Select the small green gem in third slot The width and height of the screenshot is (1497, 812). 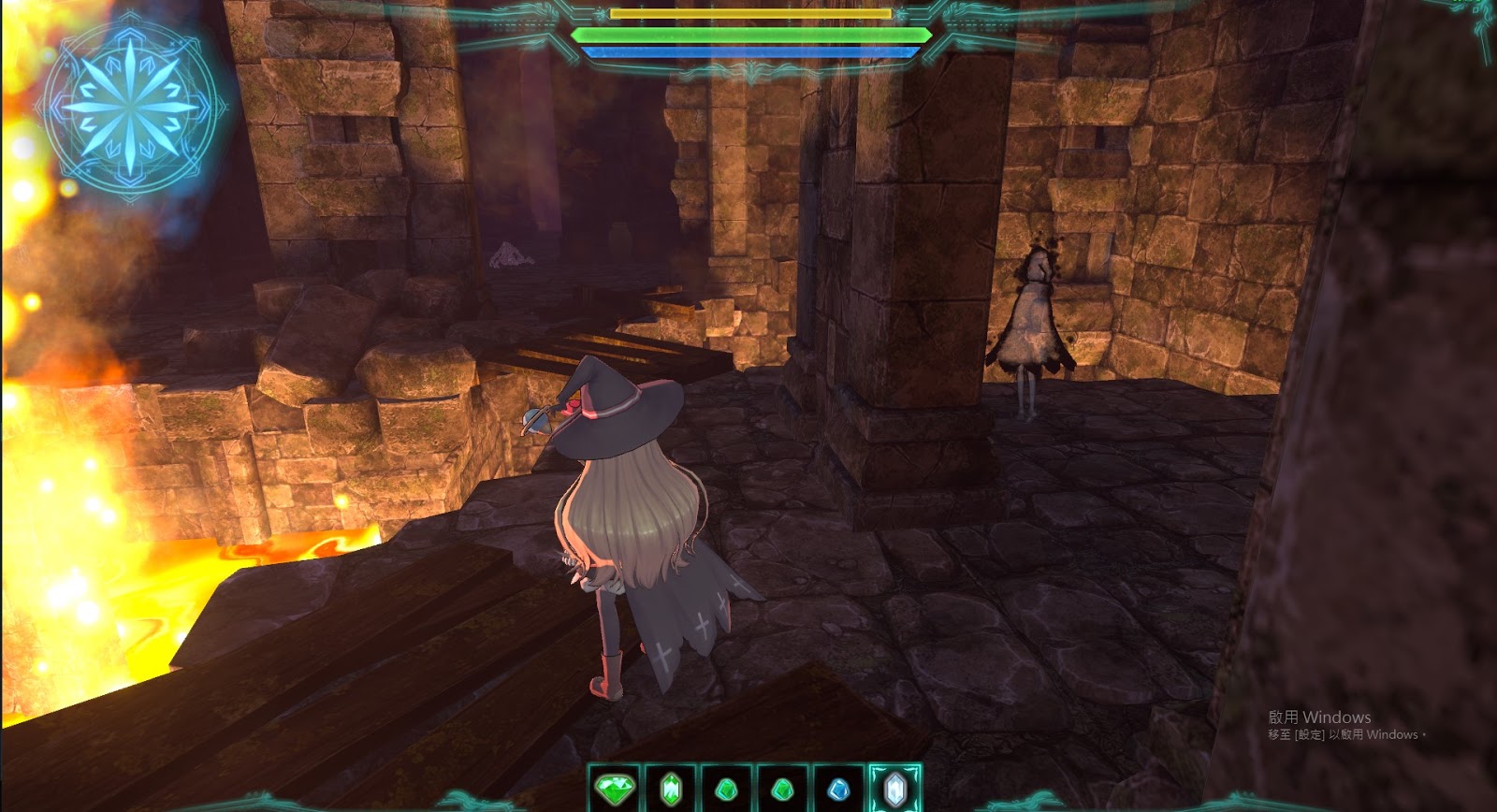point(727,789)
